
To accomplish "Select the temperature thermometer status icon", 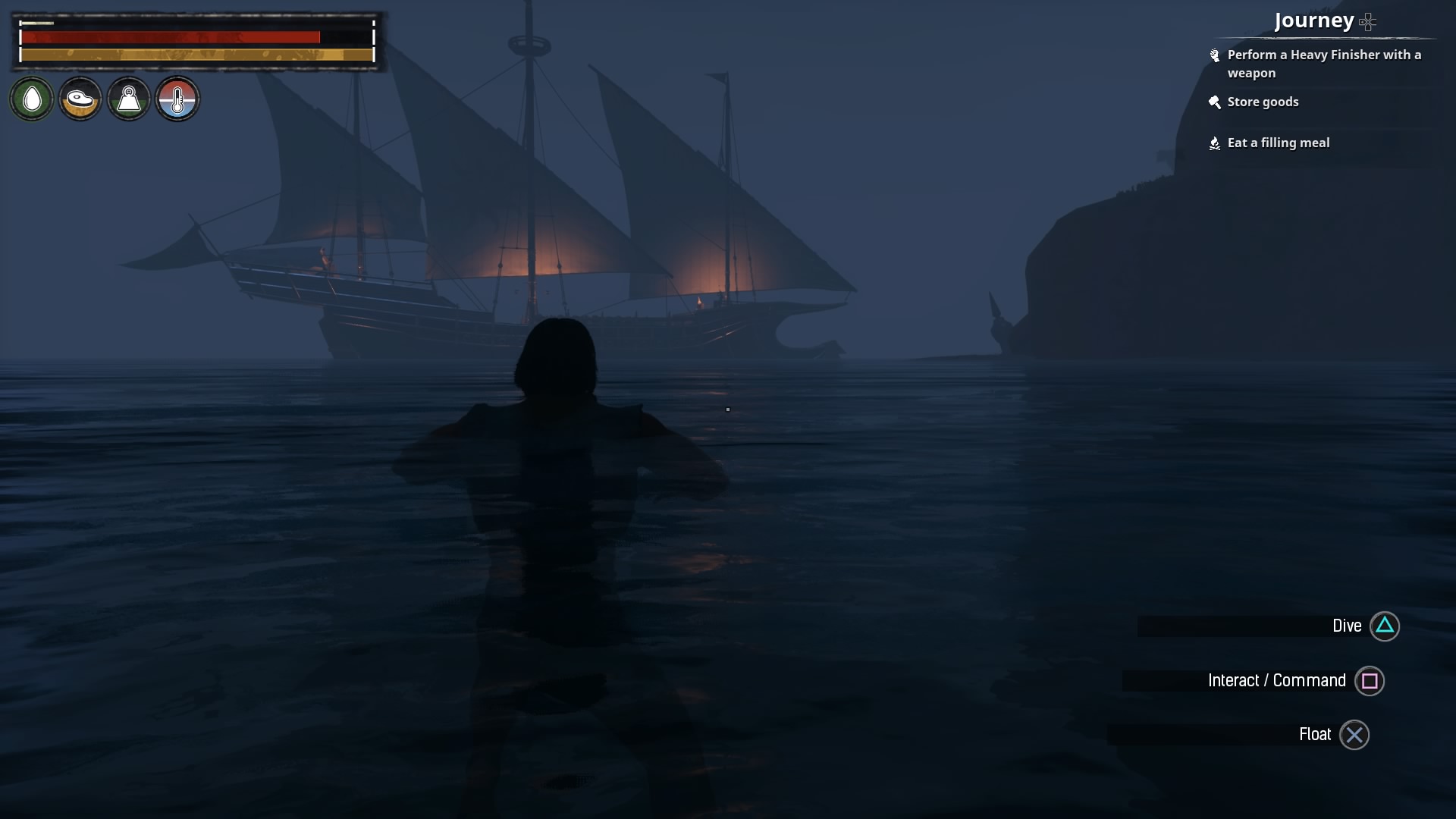I will tap(177, 99).
